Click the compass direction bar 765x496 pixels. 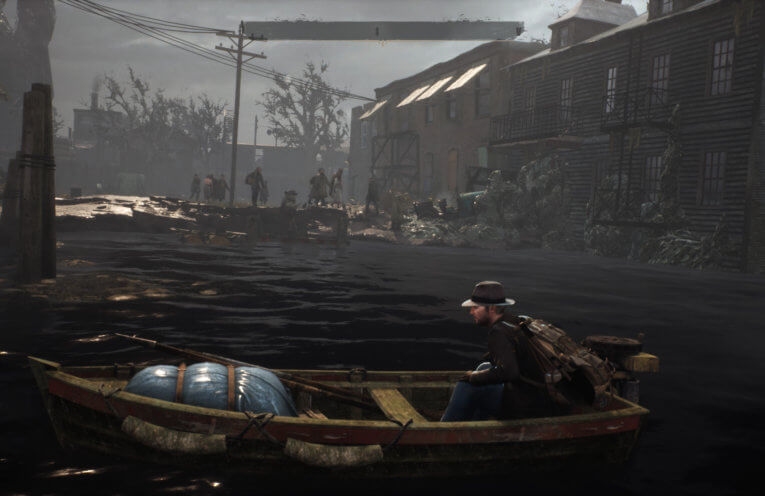pos(383,31)
